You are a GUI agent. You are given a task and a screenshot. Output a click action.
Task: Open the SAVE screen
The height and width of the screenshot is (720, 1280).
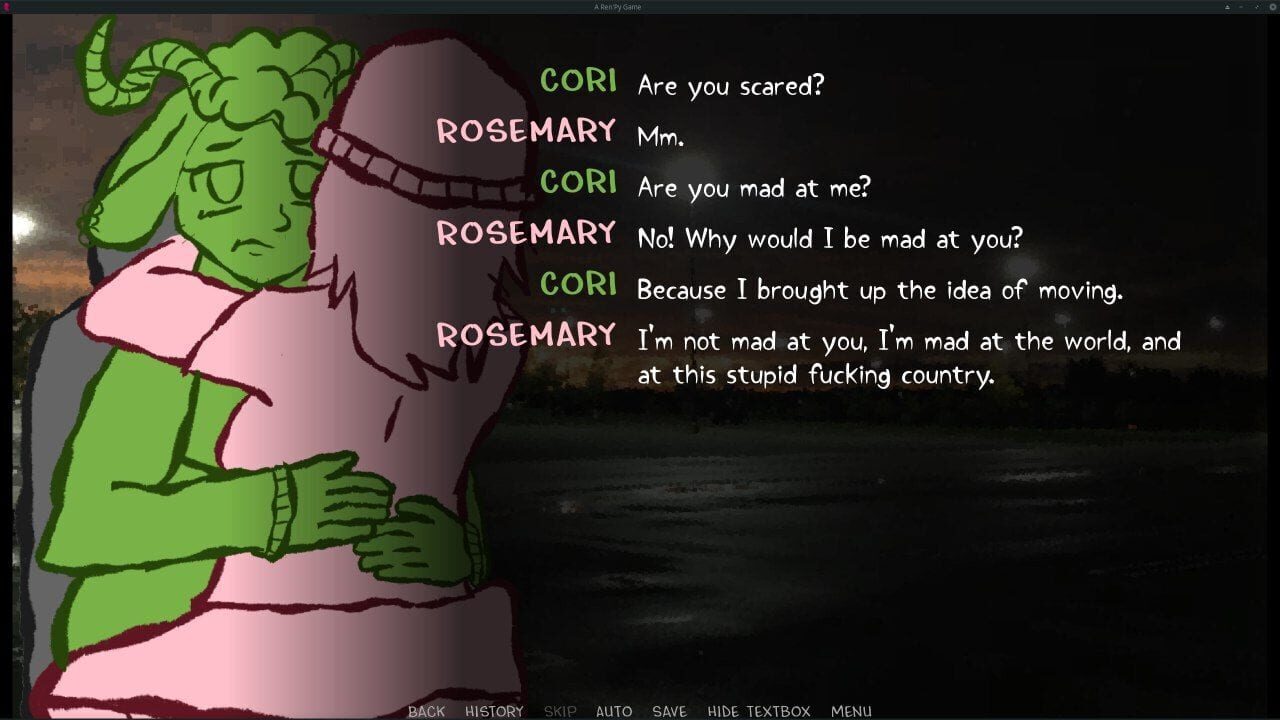click(669, 711)
